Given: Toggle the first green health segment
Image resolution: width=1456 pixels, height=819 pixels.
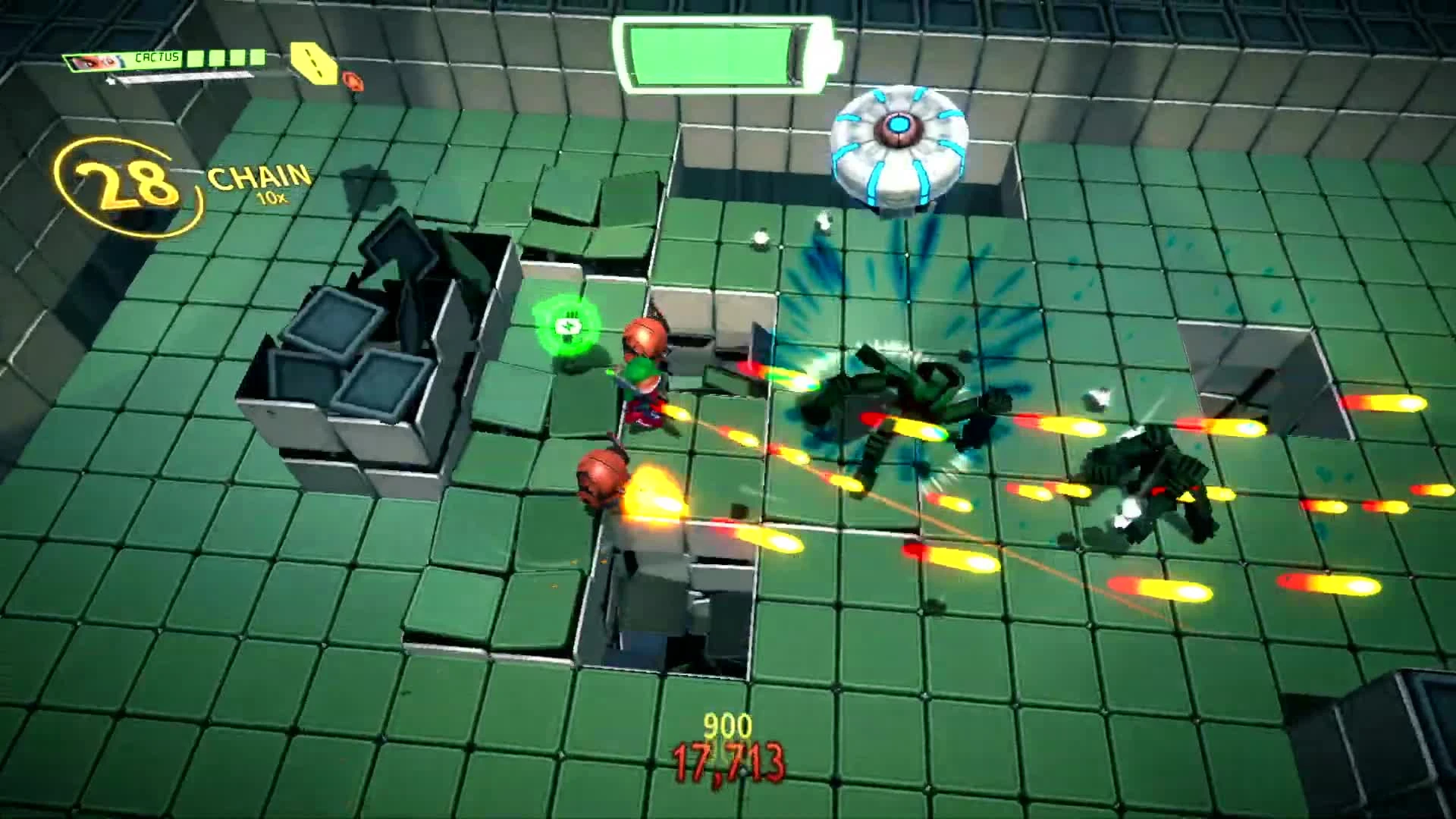Looking at the screenshot, I should [x=196, y=58].
